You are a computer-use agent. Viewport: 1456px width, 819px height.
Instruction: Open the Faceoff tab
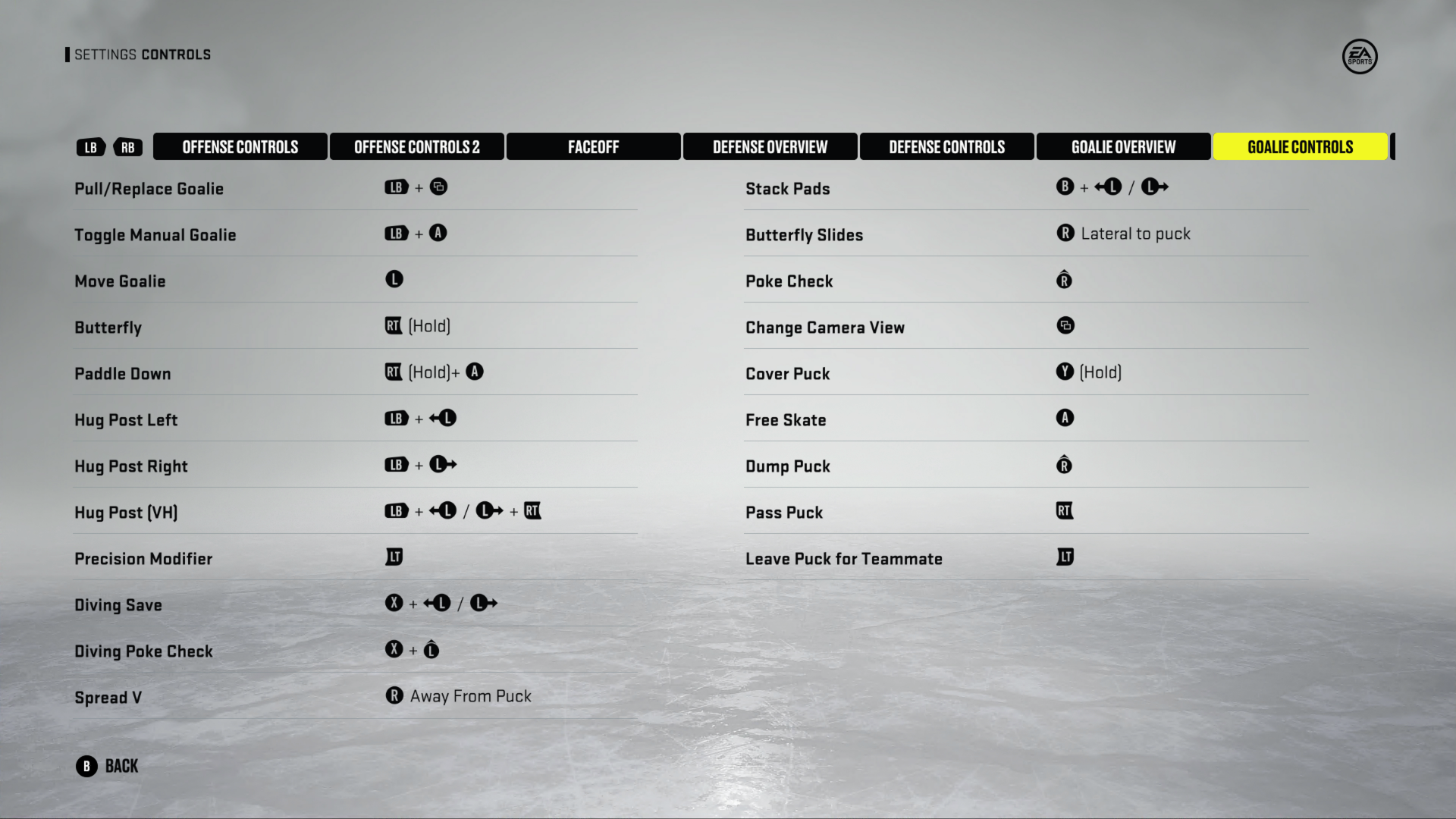click(593, 146)
